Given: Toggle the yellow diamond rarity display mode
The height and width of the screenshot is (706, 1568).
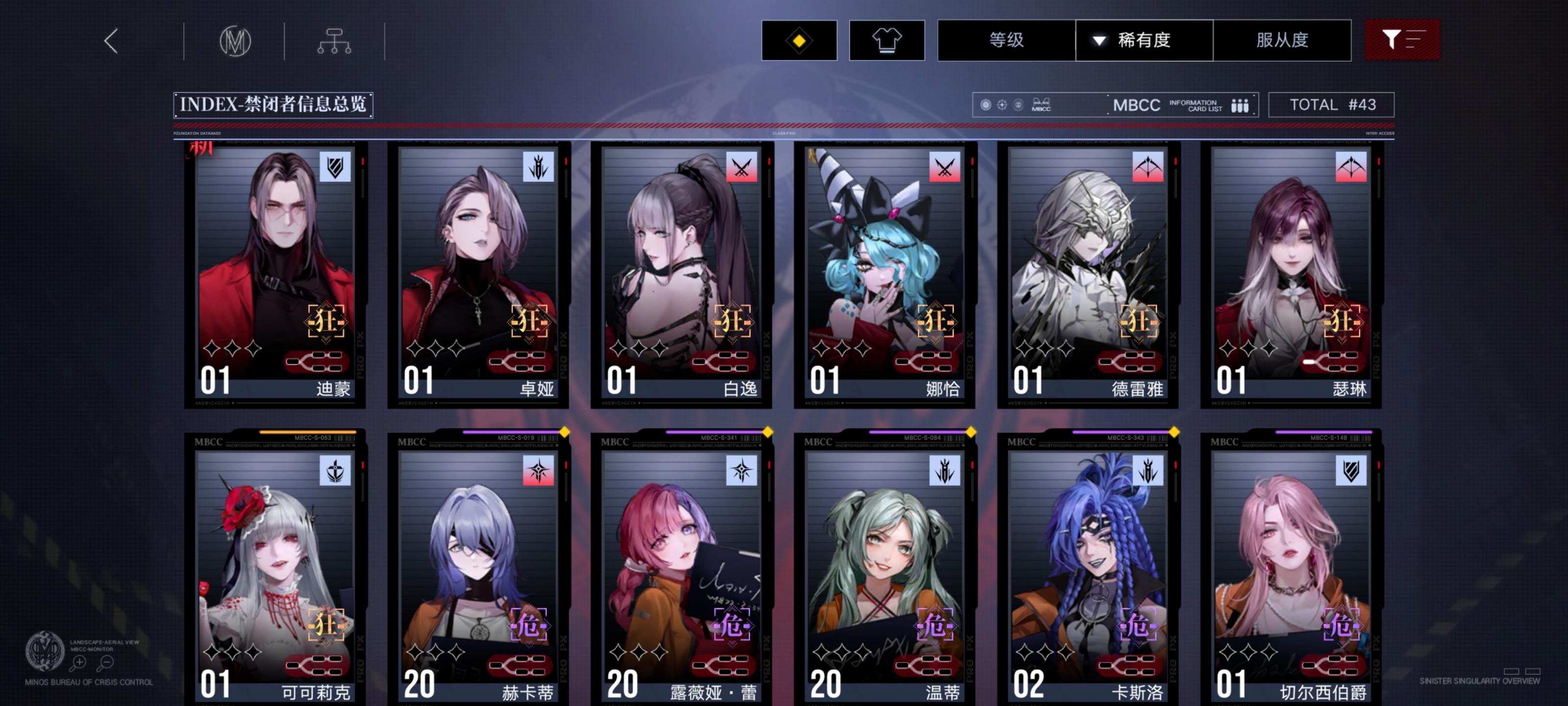Looking at the screenshot, I should point(799,40).
